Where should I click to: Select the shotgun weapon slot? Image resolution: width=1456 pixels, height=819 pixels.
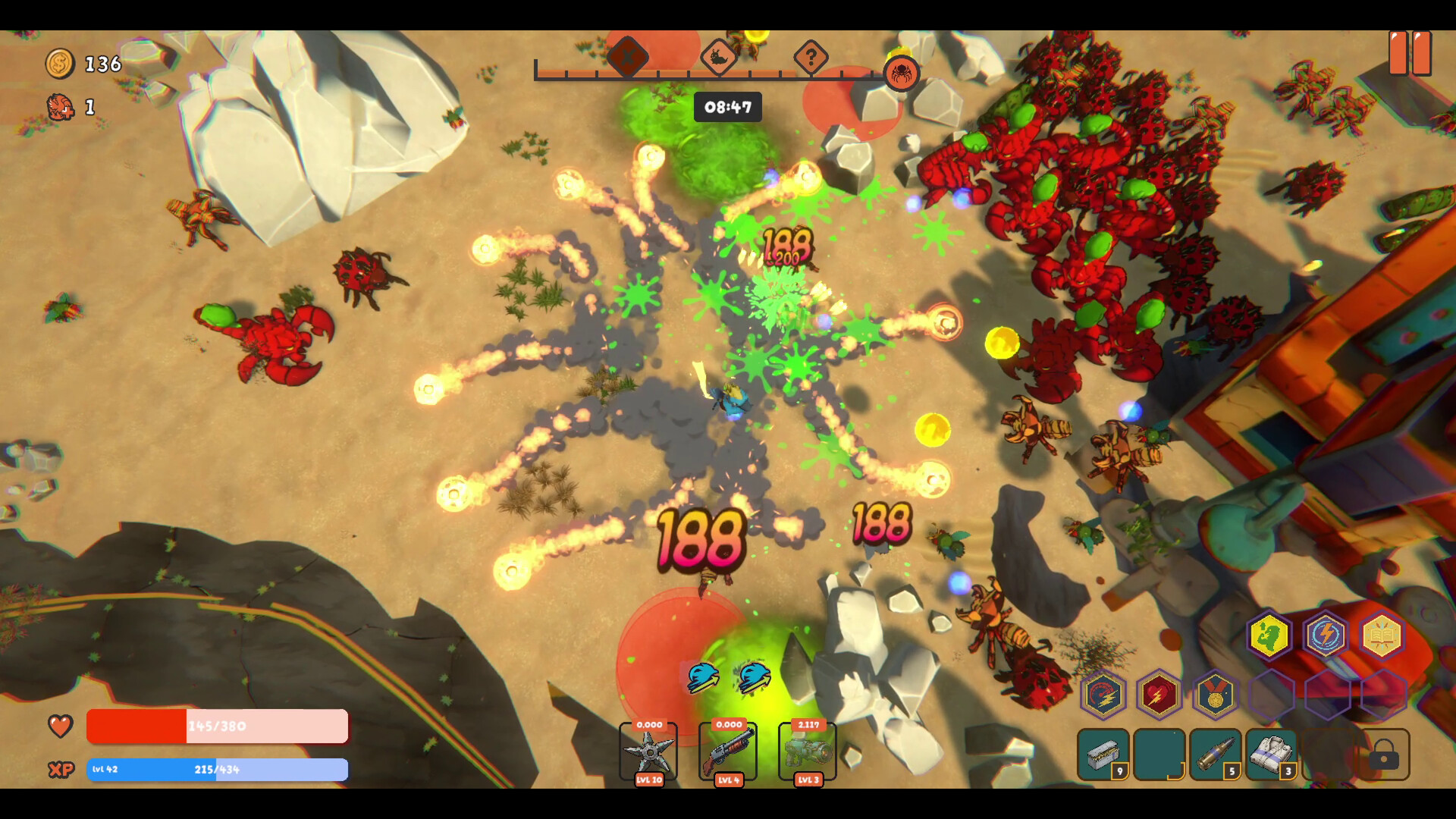point(728,751)
